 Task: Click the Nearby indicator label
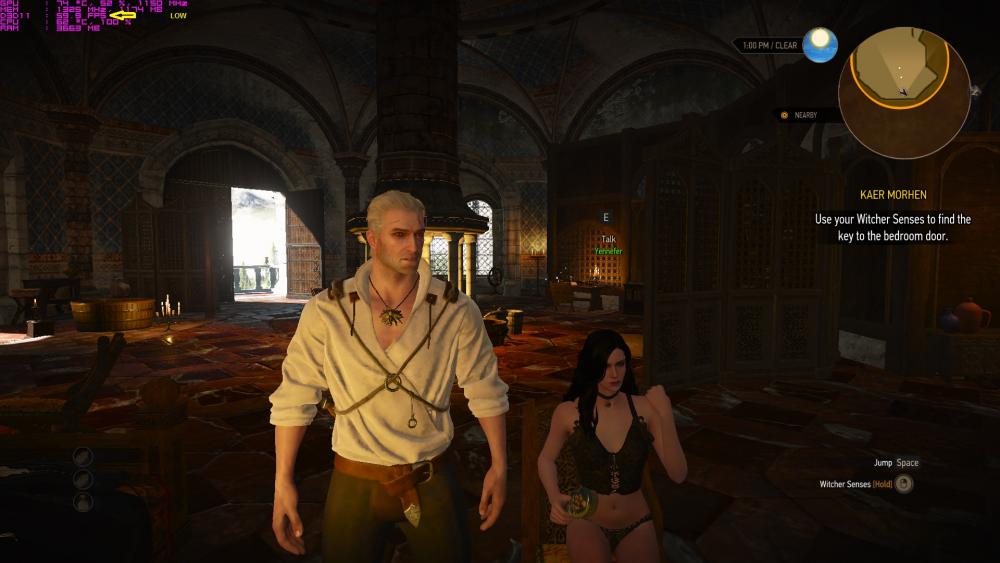[805, 115]
